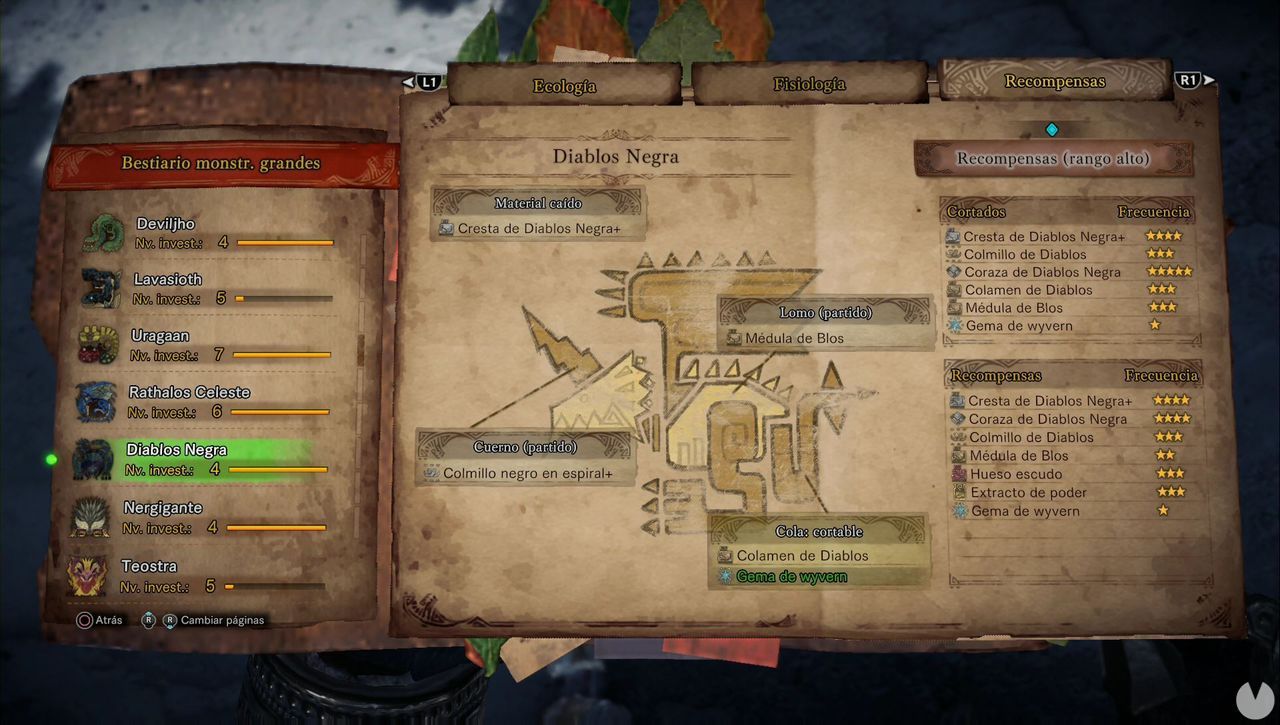
Task: Select the Deviljho monster icon
Action: (103, 231)
